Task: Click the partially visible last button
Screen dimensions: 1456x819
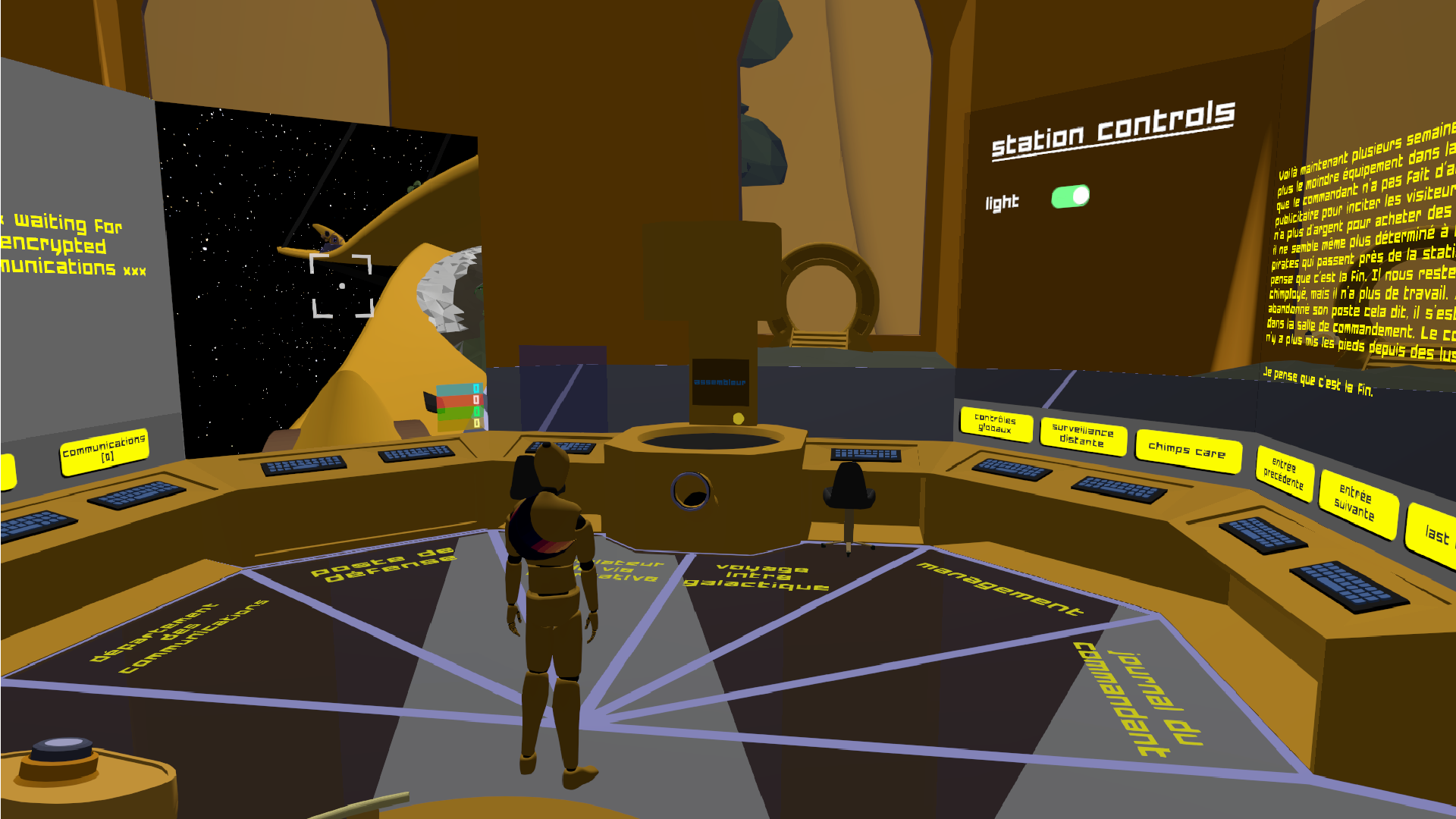Action: point(1435,535)
